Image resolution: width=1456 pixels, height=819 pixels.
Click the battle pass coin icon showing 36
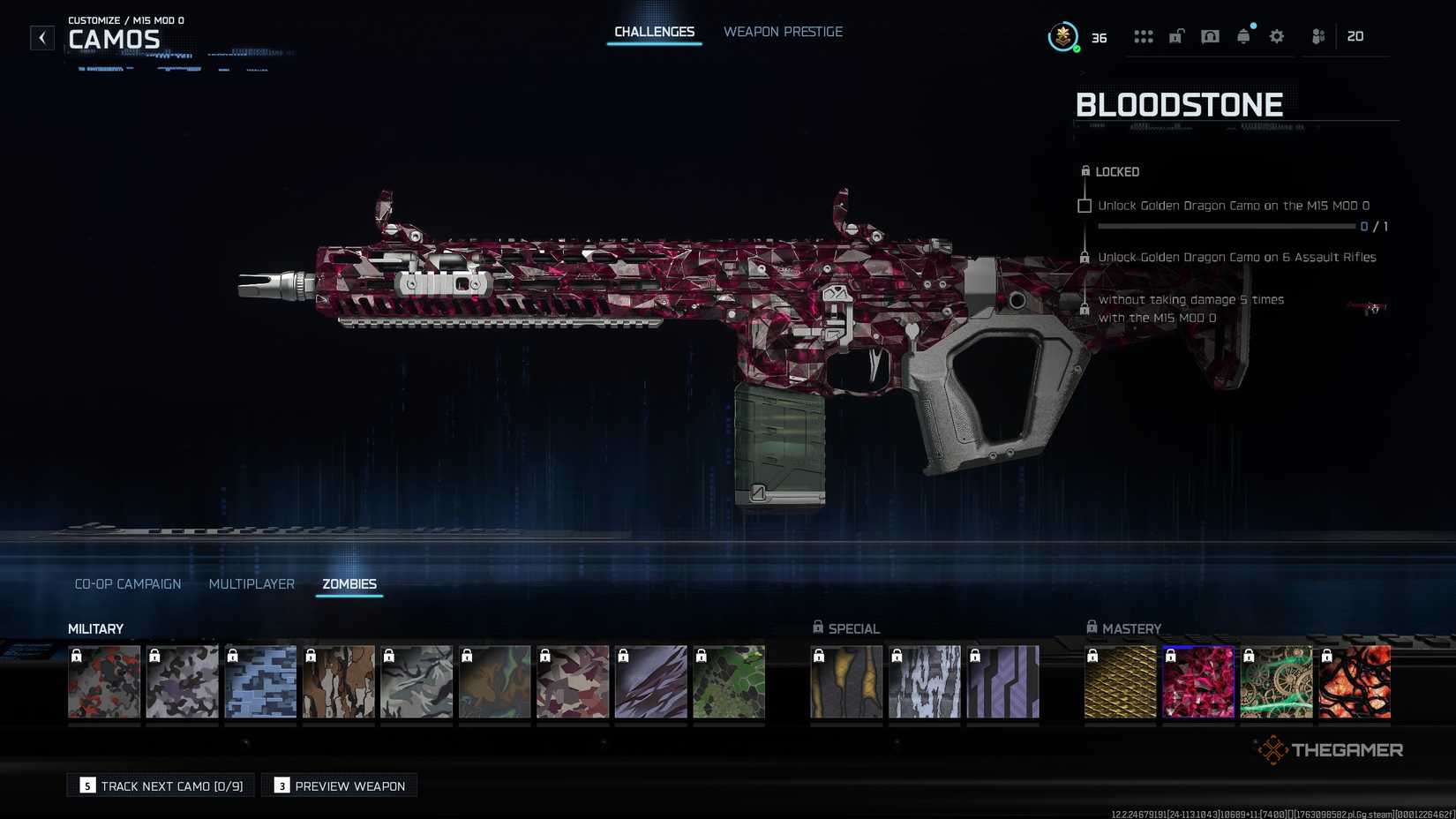(x=1062, y=37)
